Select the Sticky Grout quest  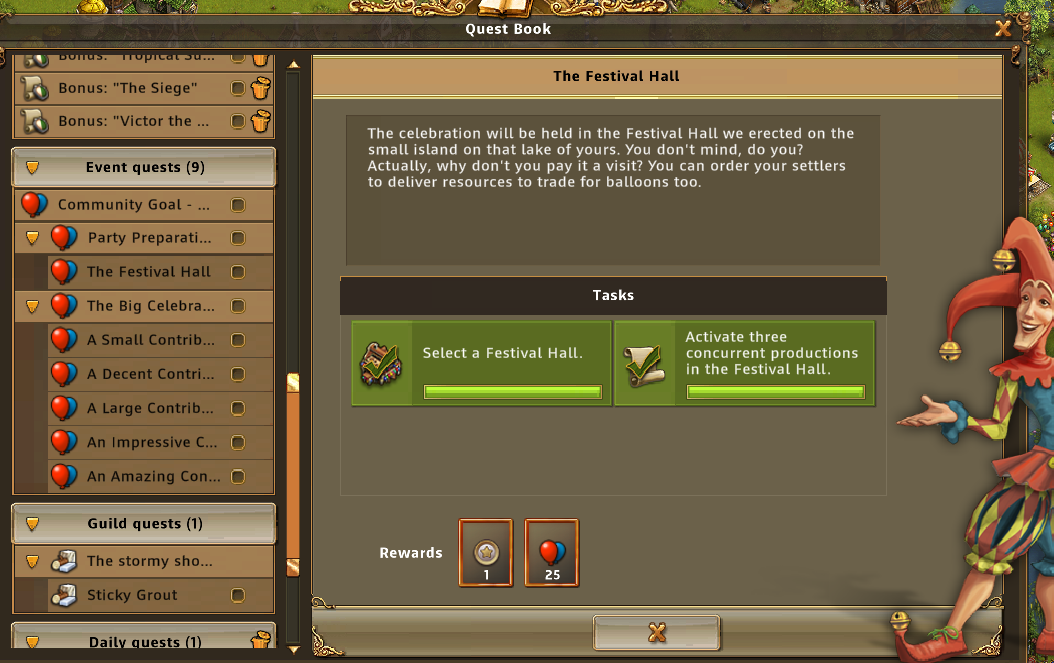pos(132,595)
